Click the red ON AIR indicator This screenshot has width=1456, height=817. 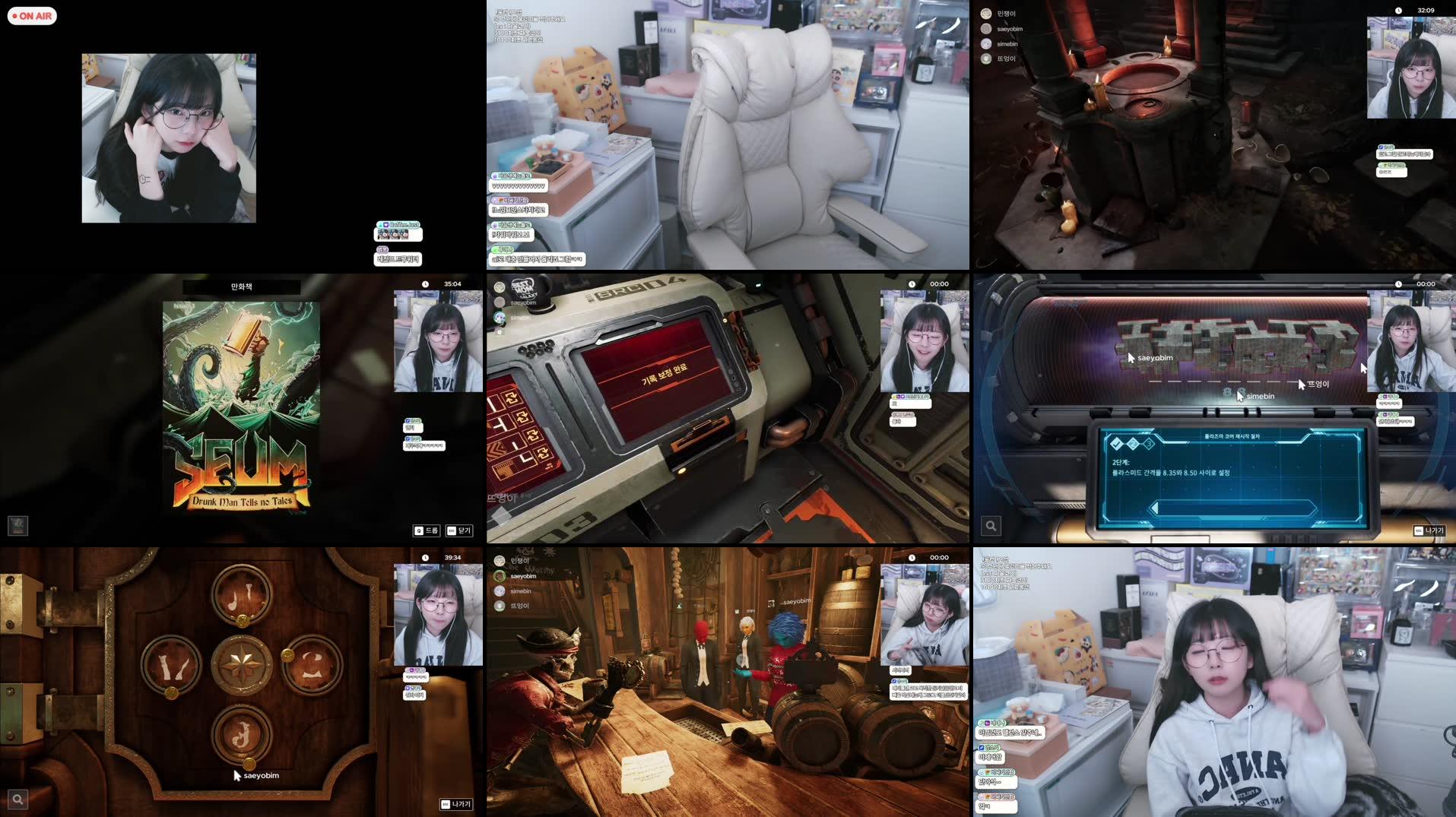31,15
